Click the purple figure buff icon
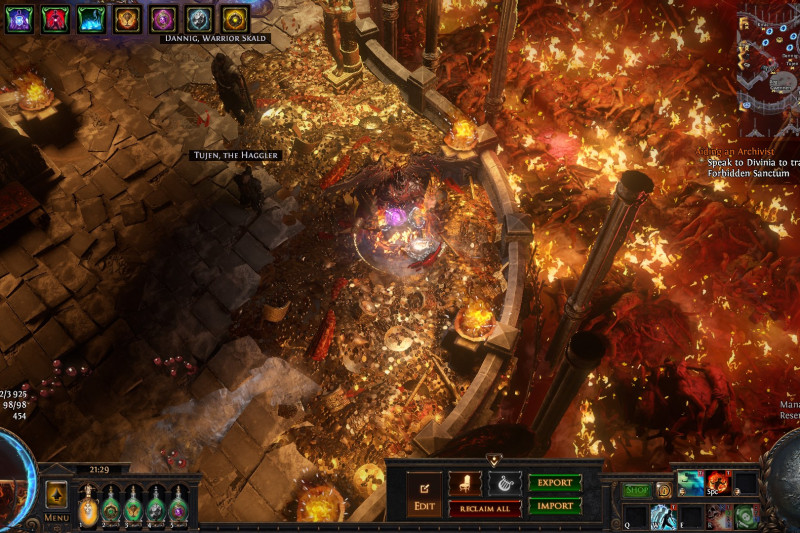 pyautogui.click(x=19, y=18)
